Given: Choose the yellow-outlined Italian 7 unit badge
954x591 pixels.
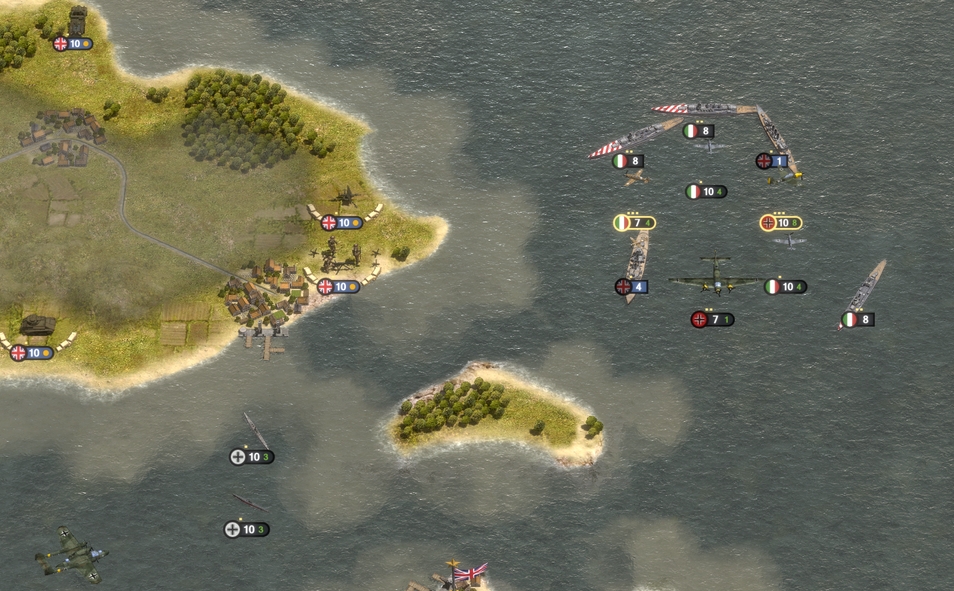Looking at the screenshot, I should point(634,223).
